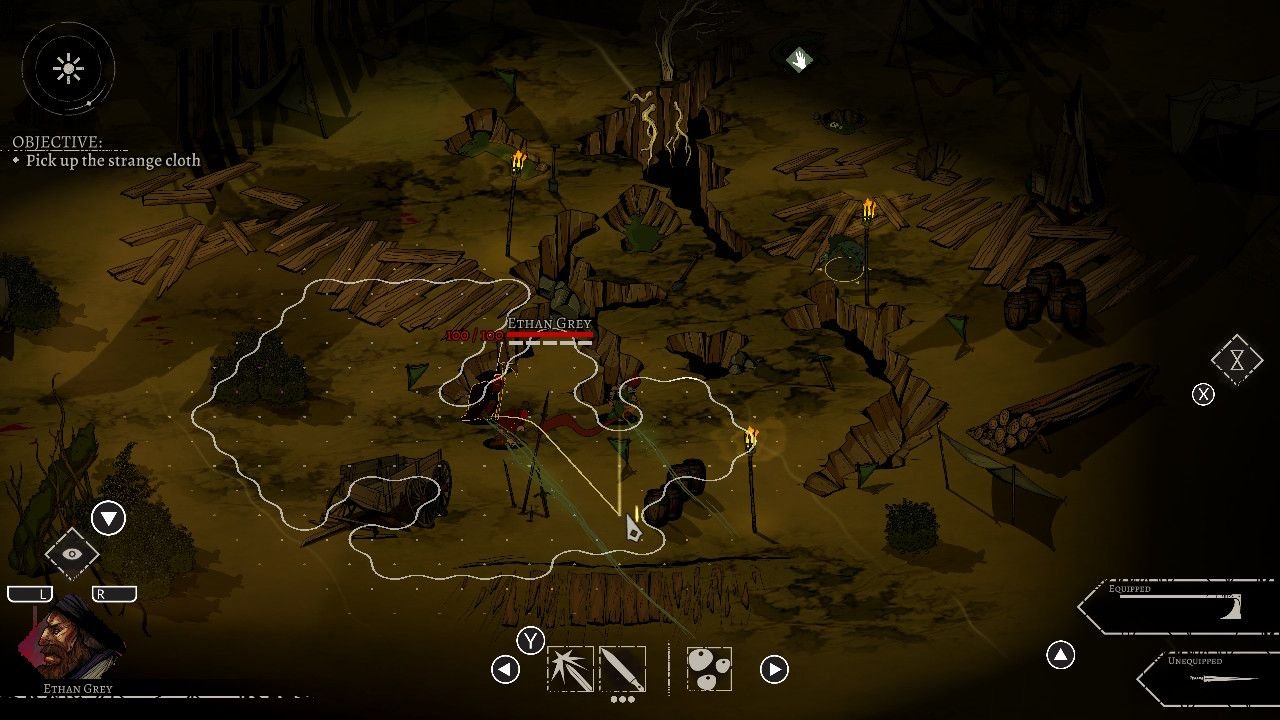The width and height of the screenshot is (1280, 720).
Task: Select the burst strike ability icon
Action: coord(570,669)
